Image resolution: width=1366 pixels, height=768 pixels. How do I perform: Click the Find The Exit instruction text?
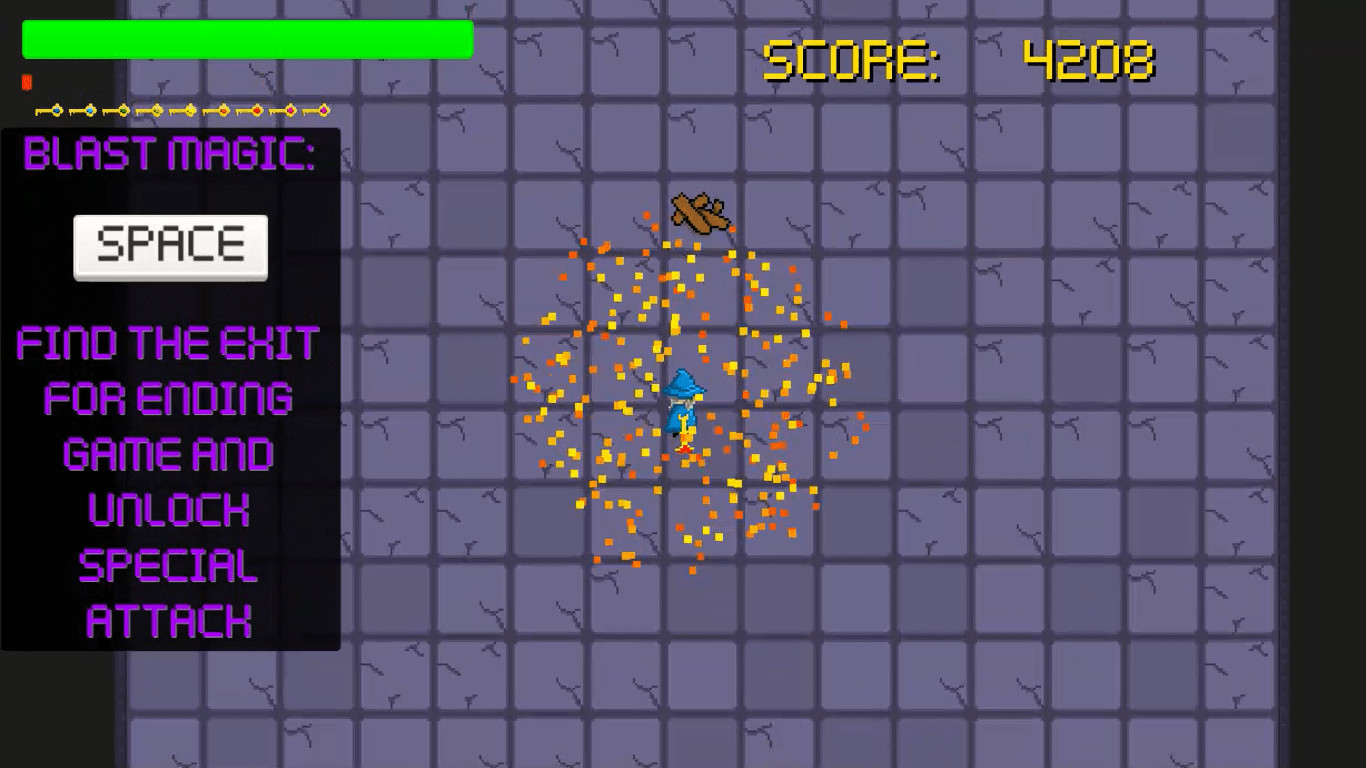[170, 344]
